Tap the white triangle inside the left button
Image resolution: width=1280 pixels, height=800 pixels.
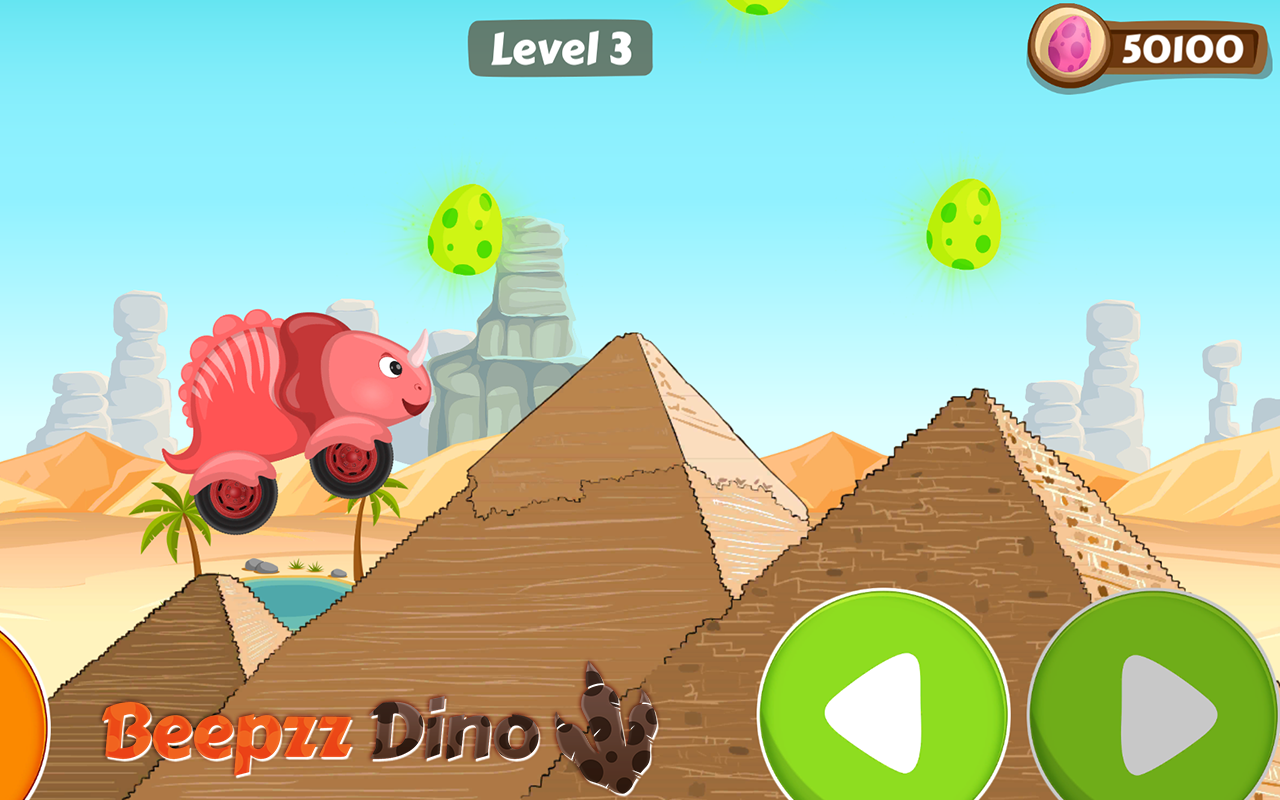coord(878,710)
